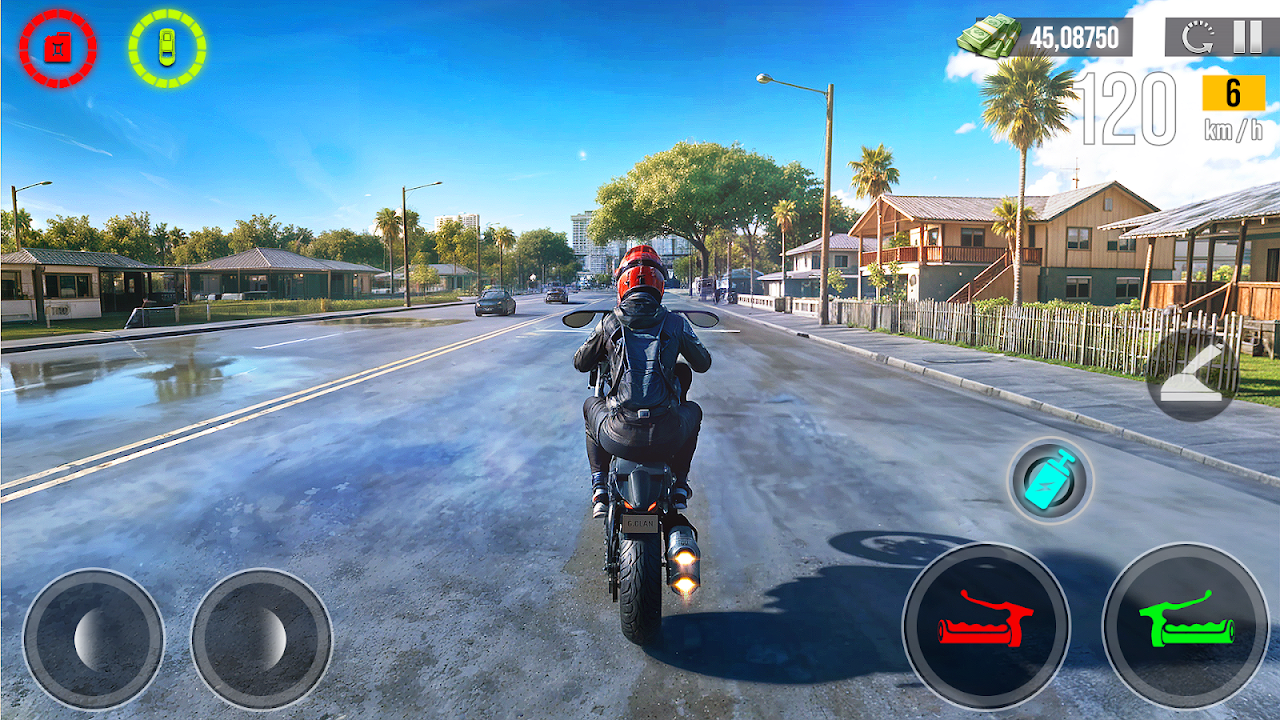Pause the game
1280x720 pixels.
pos(1246,37)
